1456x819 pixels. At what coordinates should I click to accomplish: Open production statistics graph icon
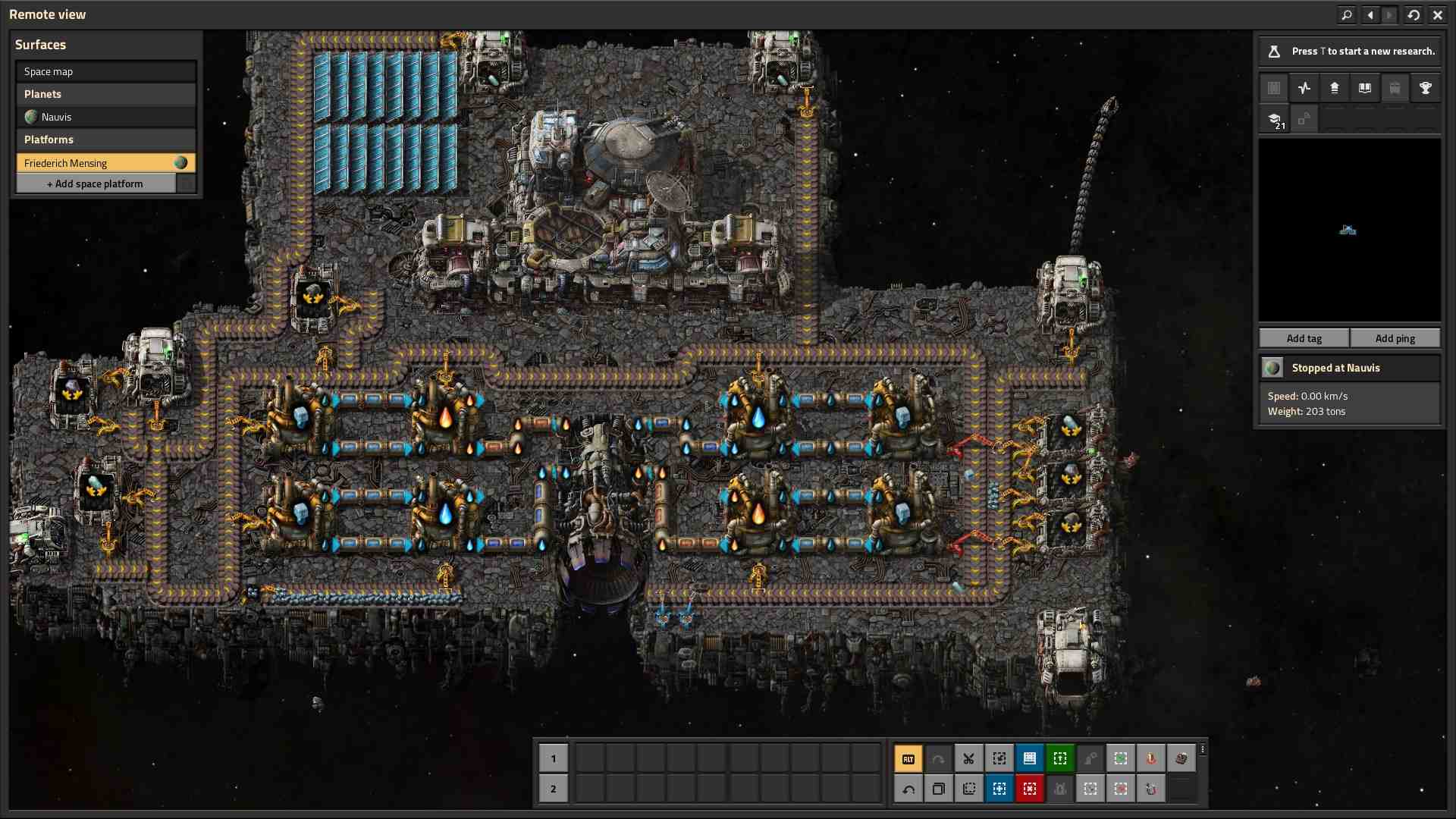pyautogui.click(x=1304, y=88)
